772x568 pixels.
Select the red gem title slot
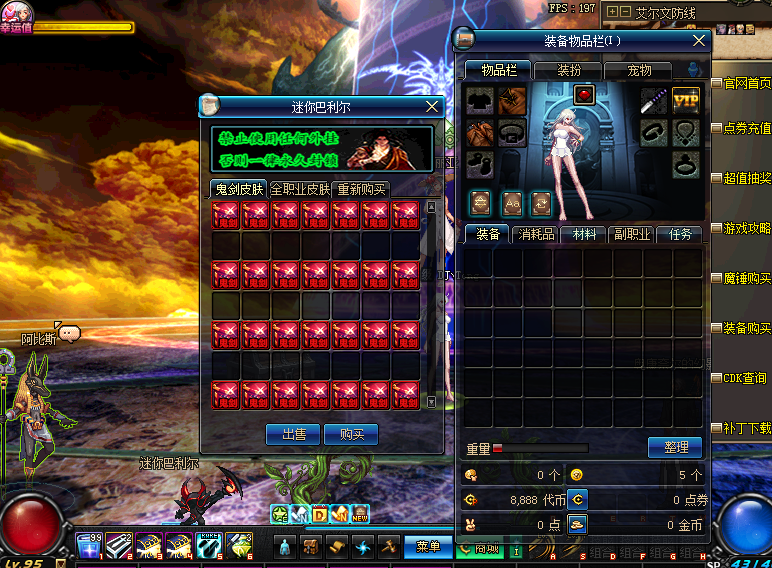click(x=584, y=95)
